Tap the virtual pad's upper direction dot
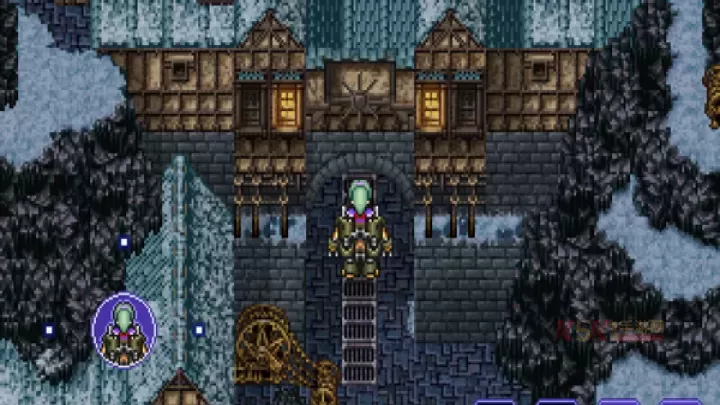720x405 pixels. [x=124, y=242]
